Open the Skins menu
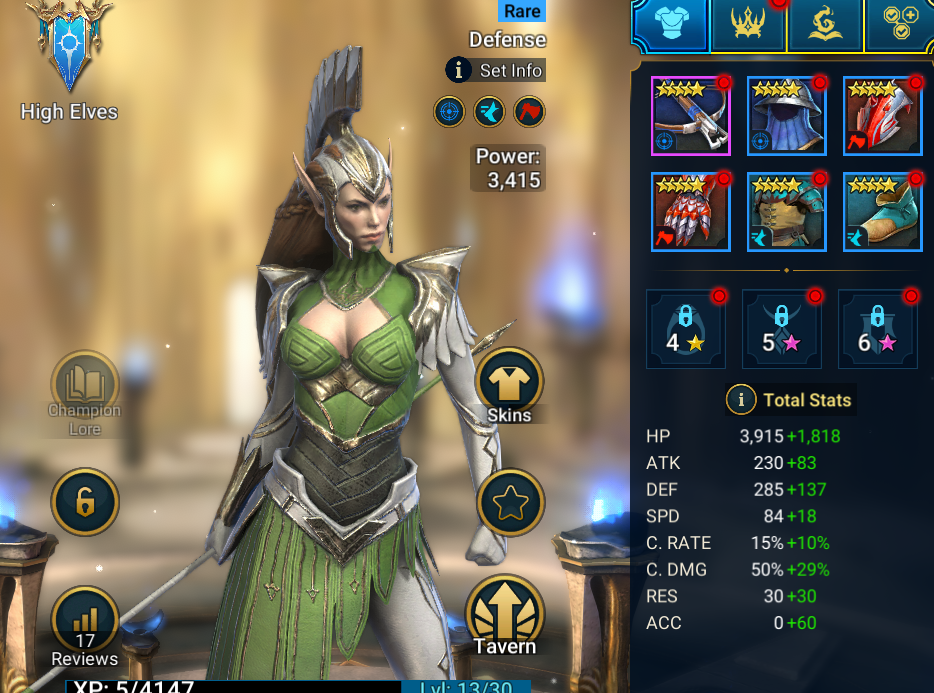 click(510, 384)
